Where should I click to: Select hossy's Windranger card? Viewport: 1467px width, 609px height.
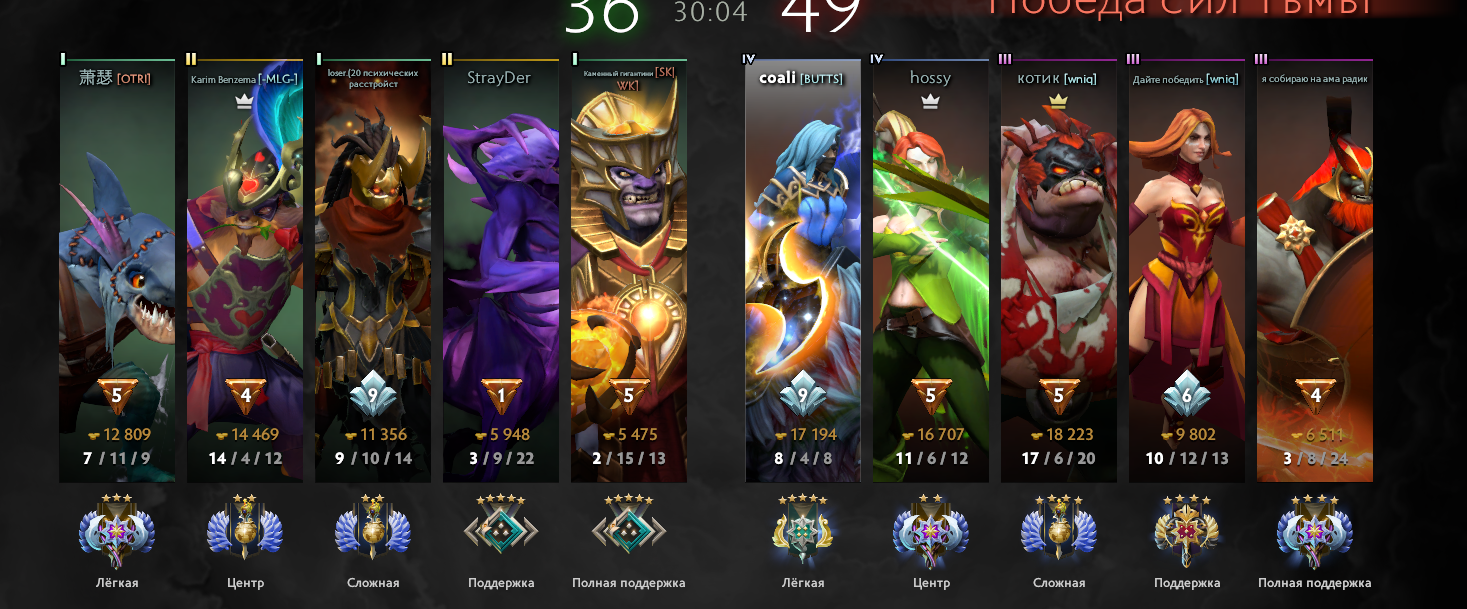click(x=931, y=270)
